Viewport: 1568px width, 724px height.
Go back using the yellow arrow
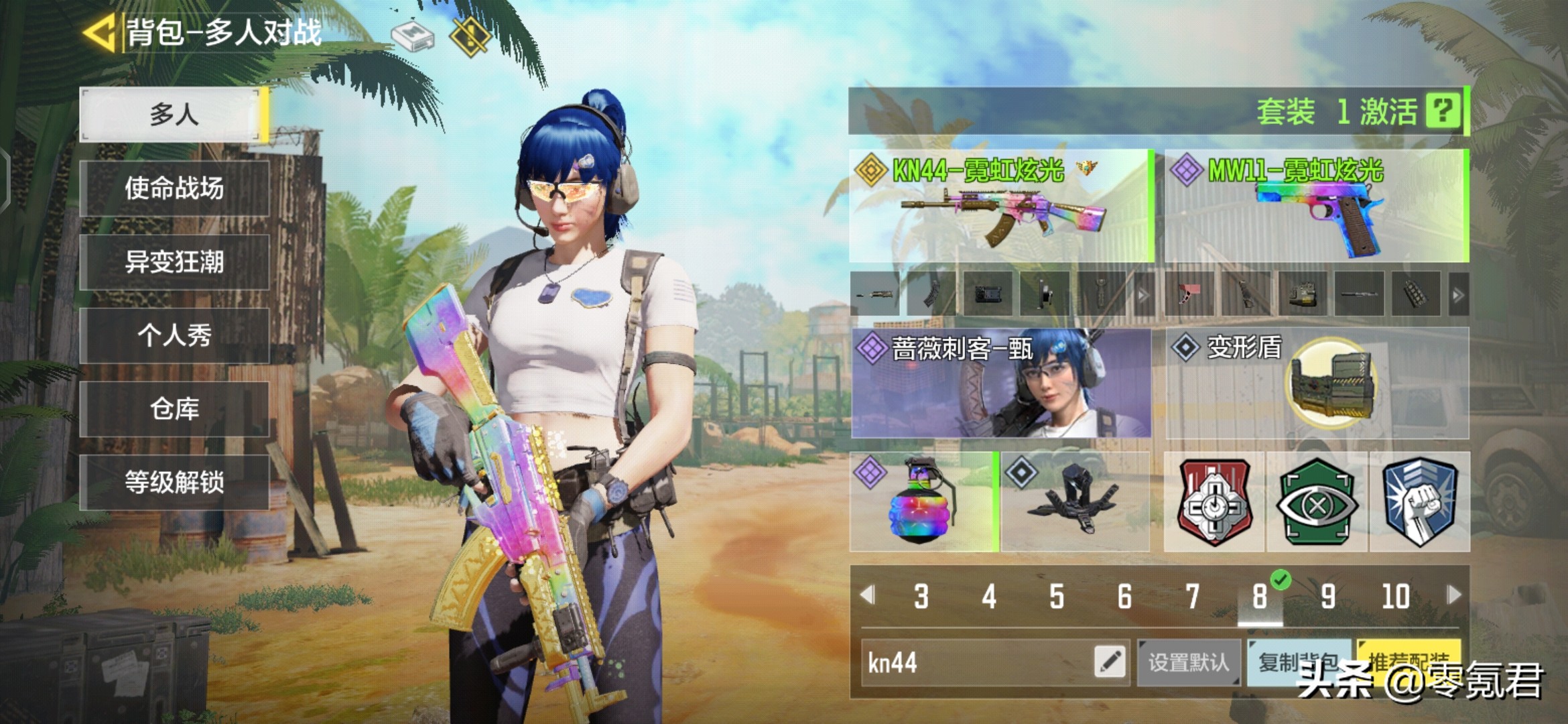click(x=101, y=32)
